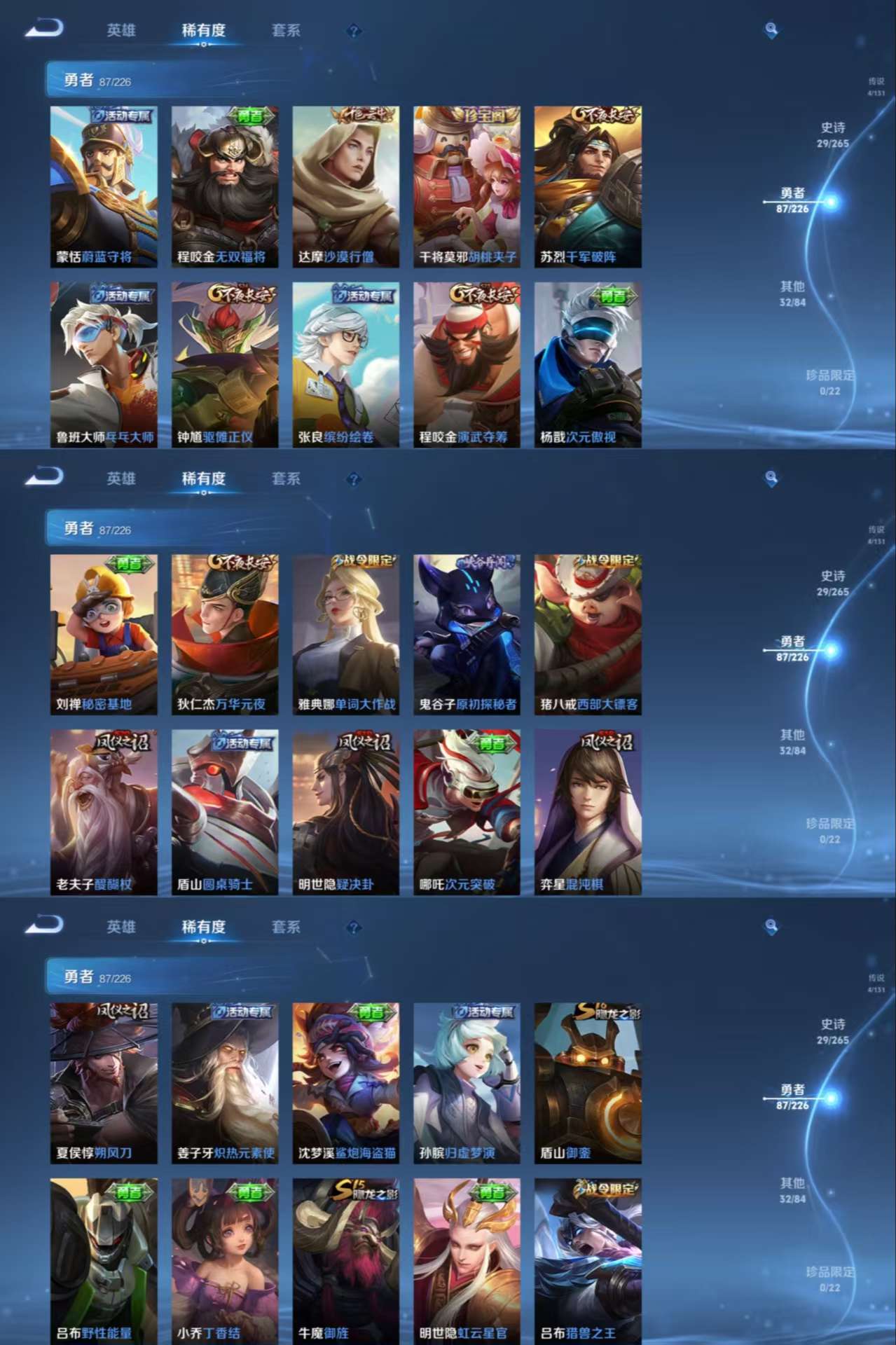View the 狄仁杰 万华元夜 skin
Screen dimensions: 896x1345
[x=225, y=635]
